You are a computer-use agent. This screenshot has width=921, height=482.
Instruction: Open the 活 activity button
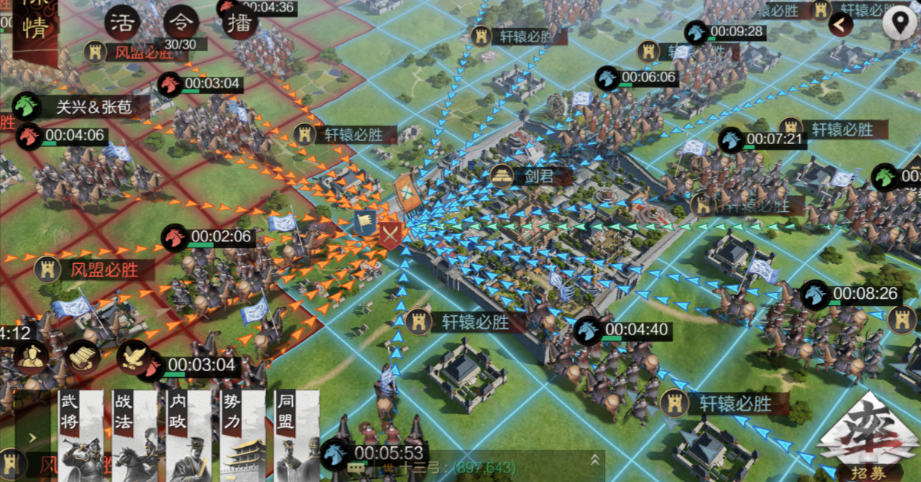coord(124,22)
